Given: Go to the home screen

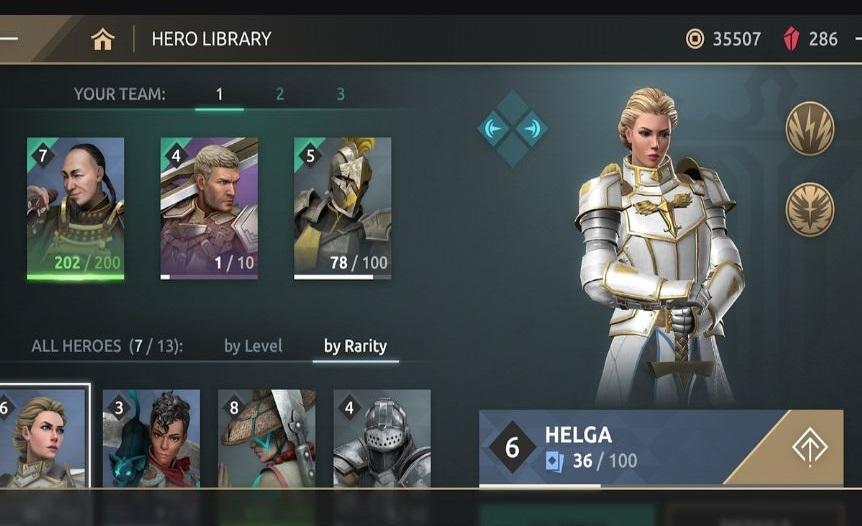Looking at the screenshot, I should (x=102, y=39).
